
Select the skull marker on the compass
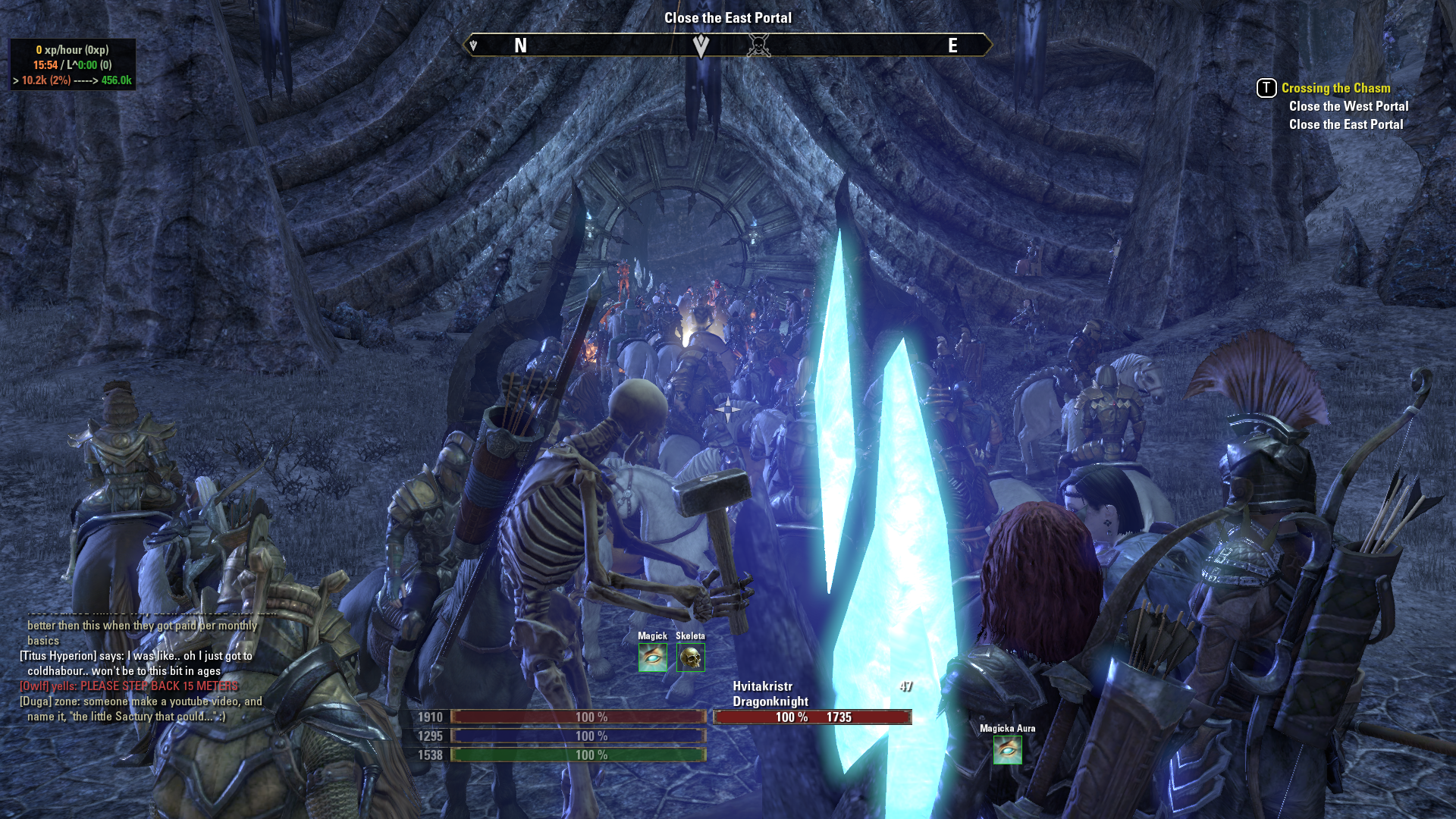coord(758,46)
